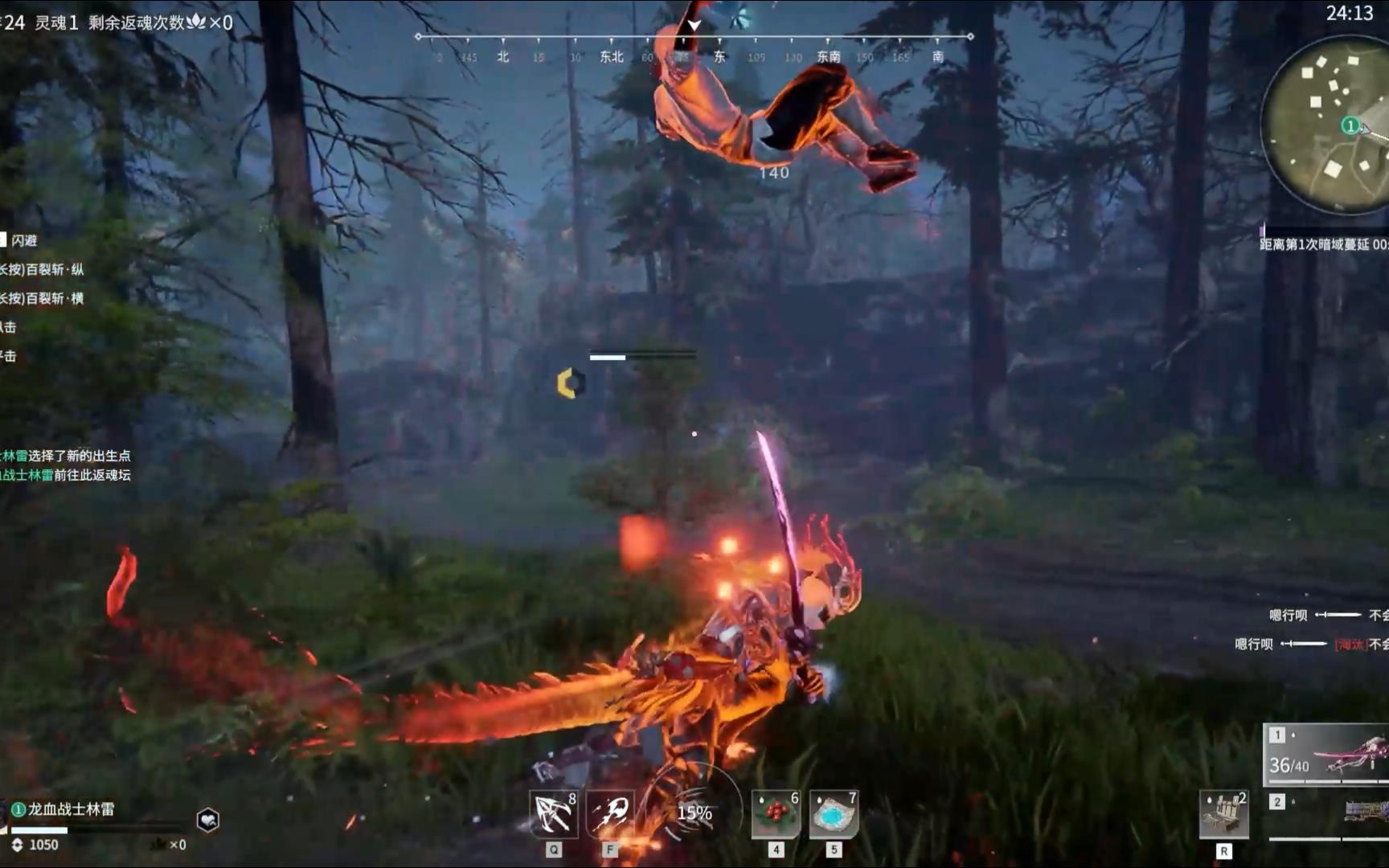
Task: Use the red berries consumable slot
Action: coord(776,815)
